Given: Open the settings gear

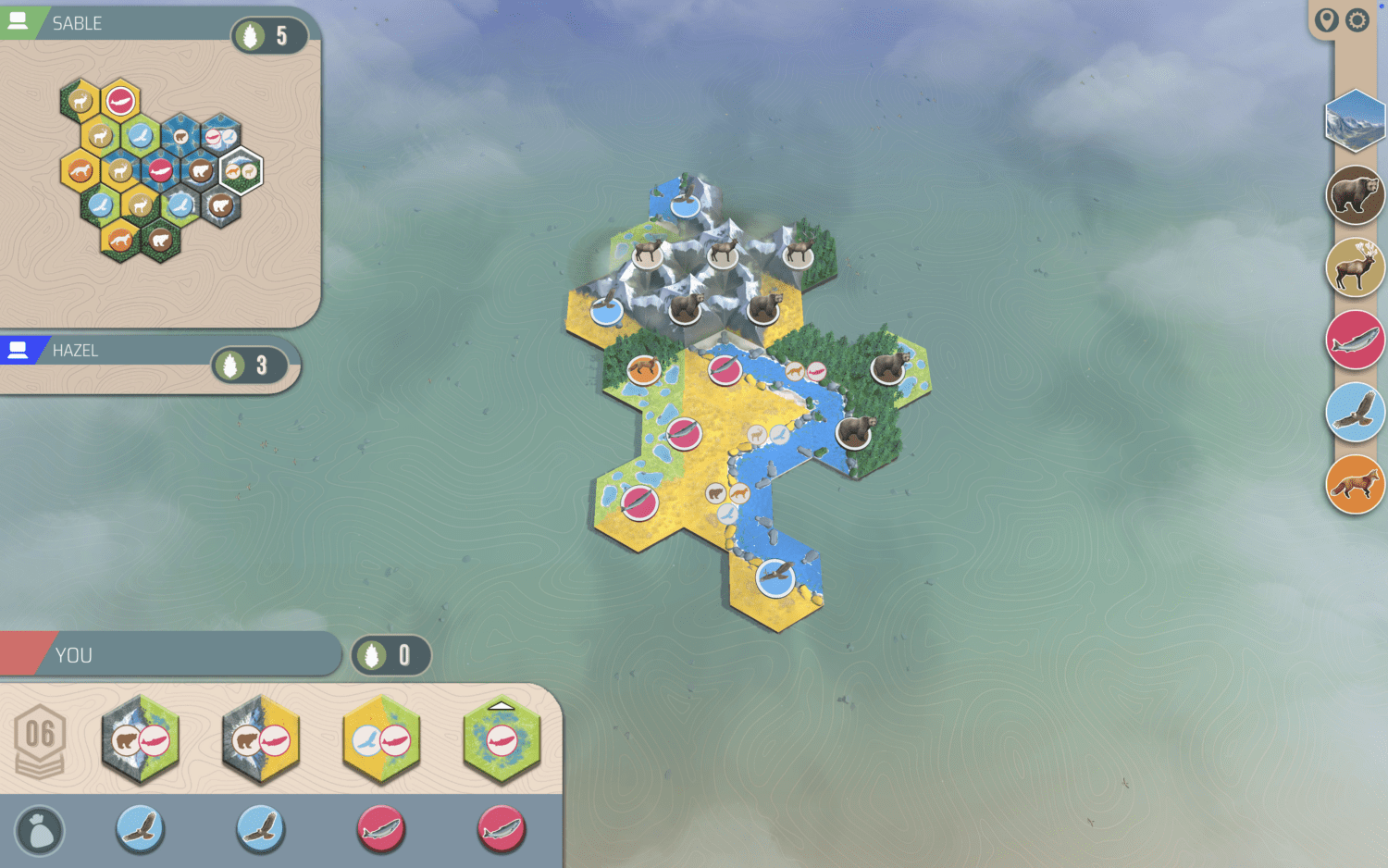Looking at the screenshot, I should click(x=1357, y=20).
